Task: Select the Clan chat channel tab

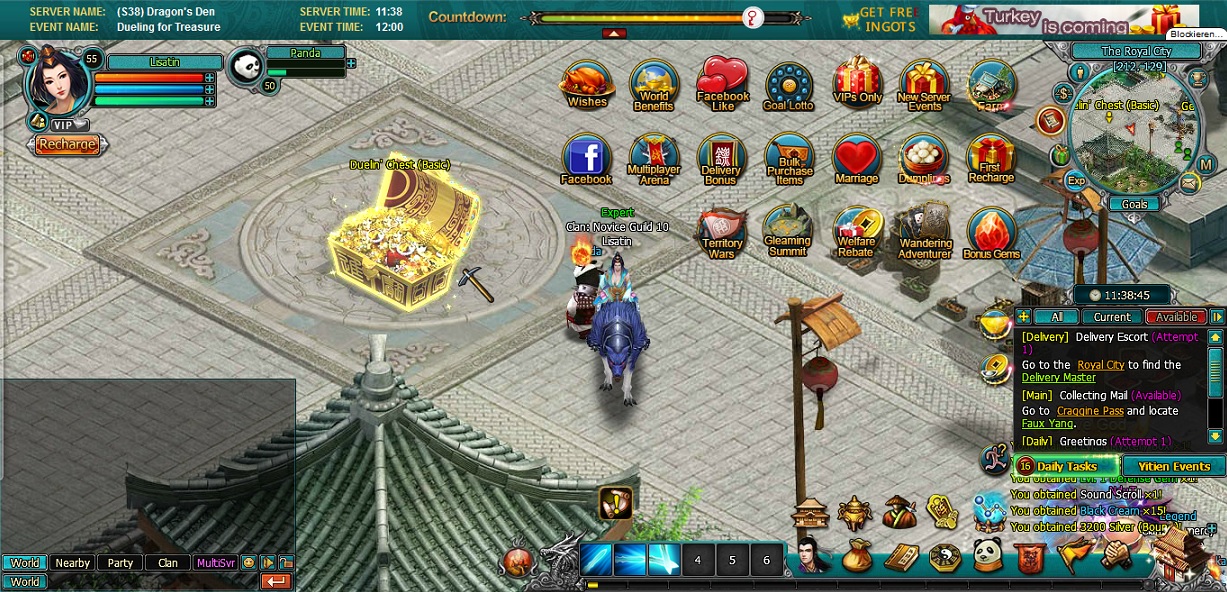Action: pyautogui.click(x=168, y=563)
